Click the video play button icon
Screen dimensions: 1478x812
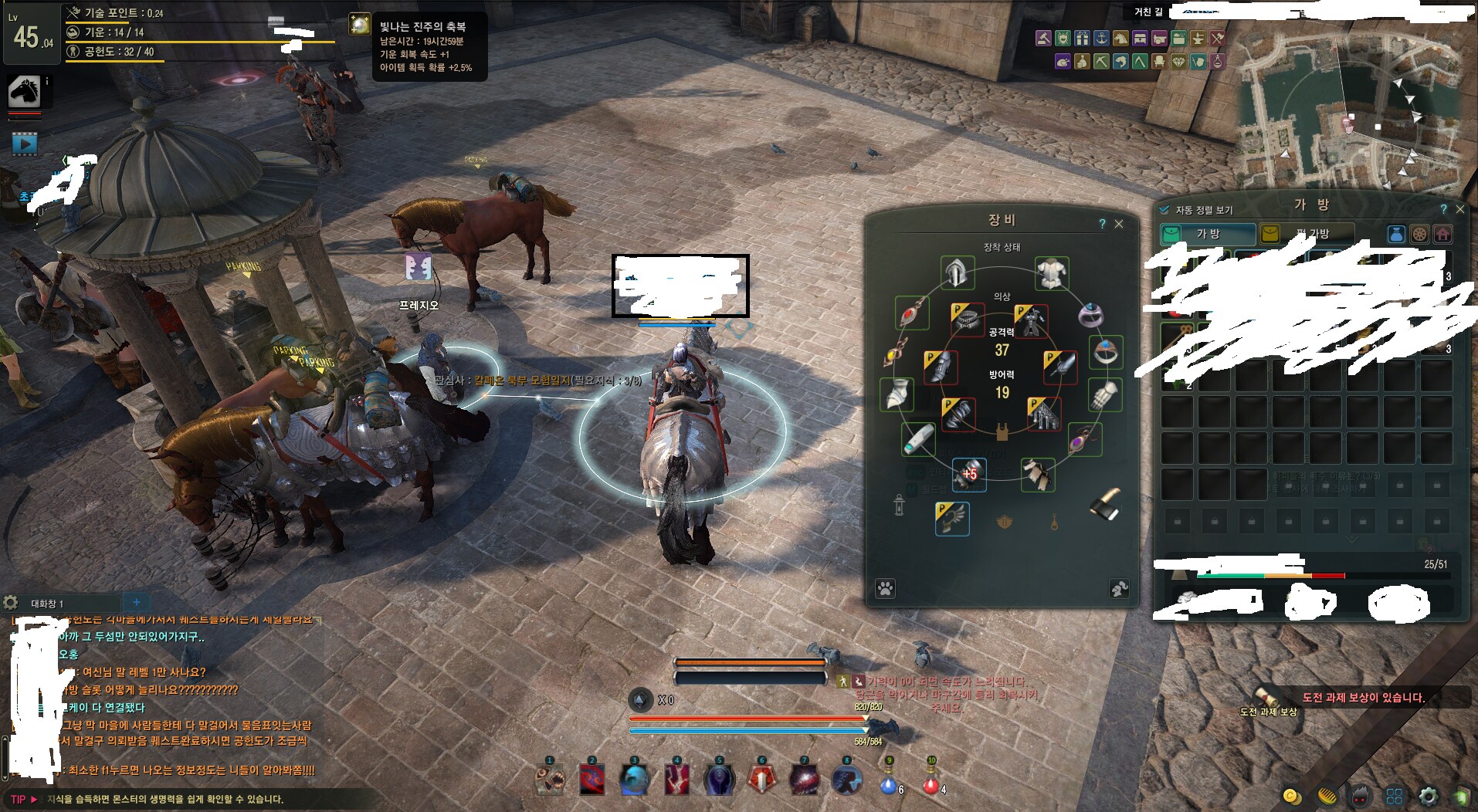point(25,144)
